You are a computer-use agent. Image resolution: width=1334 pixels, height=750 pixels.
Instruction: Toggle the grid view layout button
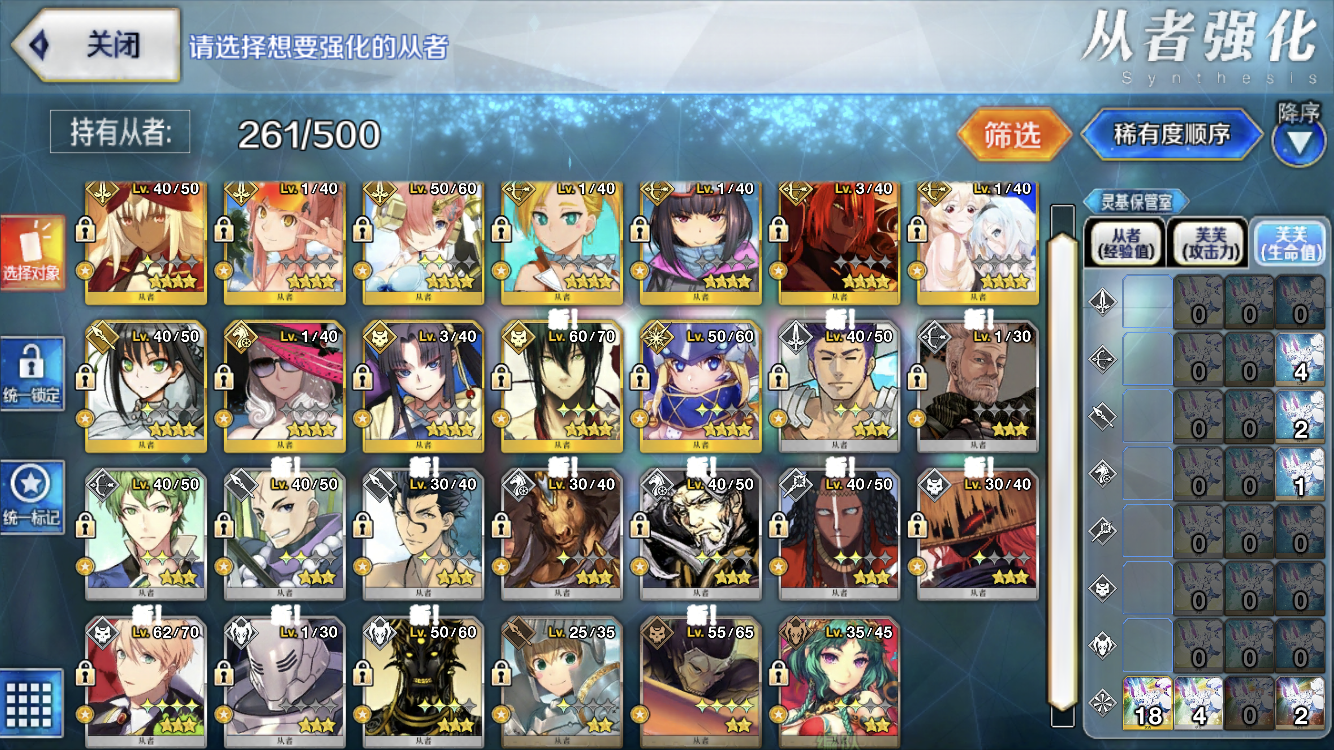tap(33, 702)
